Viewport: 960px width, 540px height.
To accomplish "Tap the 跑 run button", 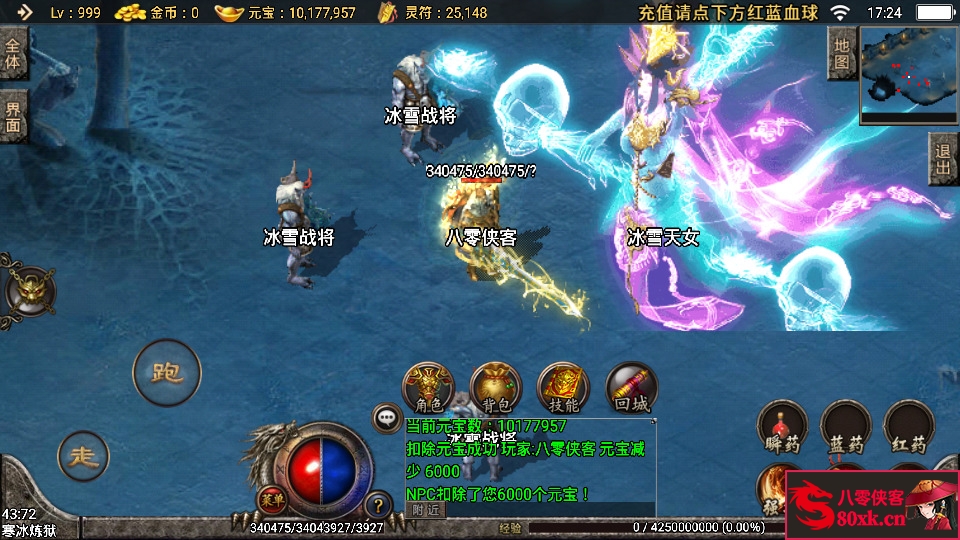I will coord(166,373).
